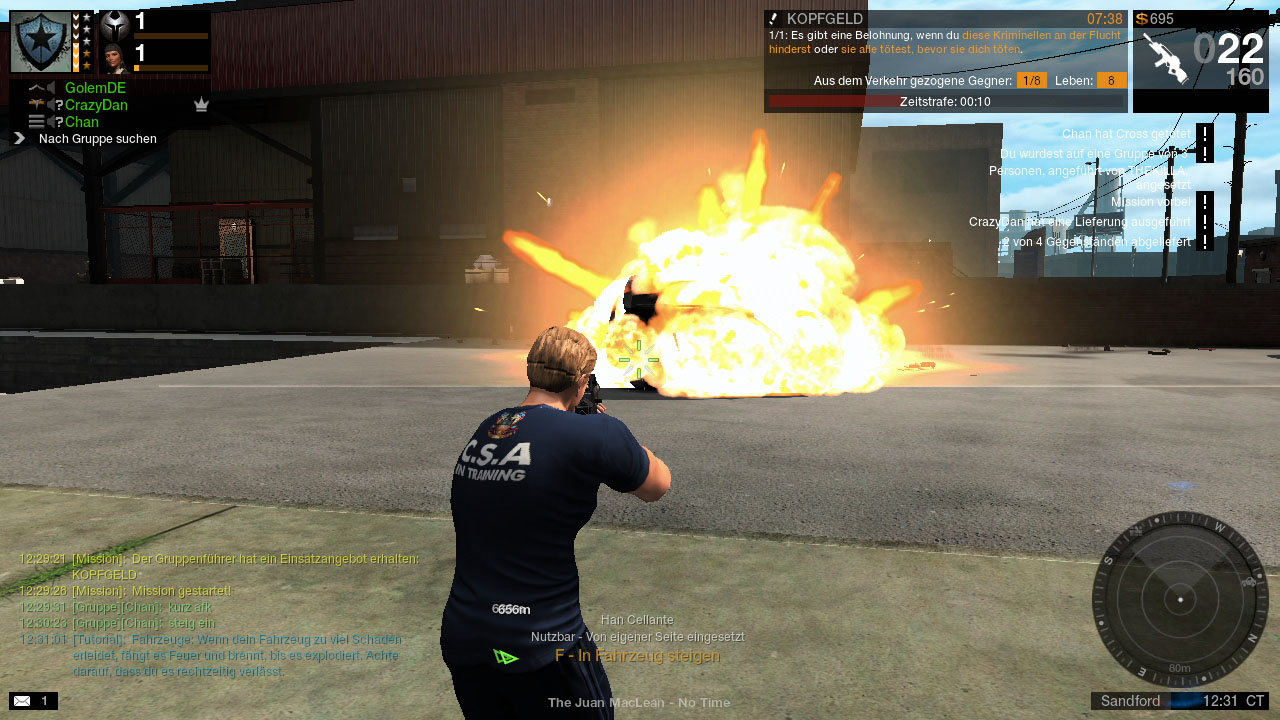This screenshot has width=1280, height=720.
Task: Click the crown leader icon beside CrazyDan
Action: click(x=201, y=105)
